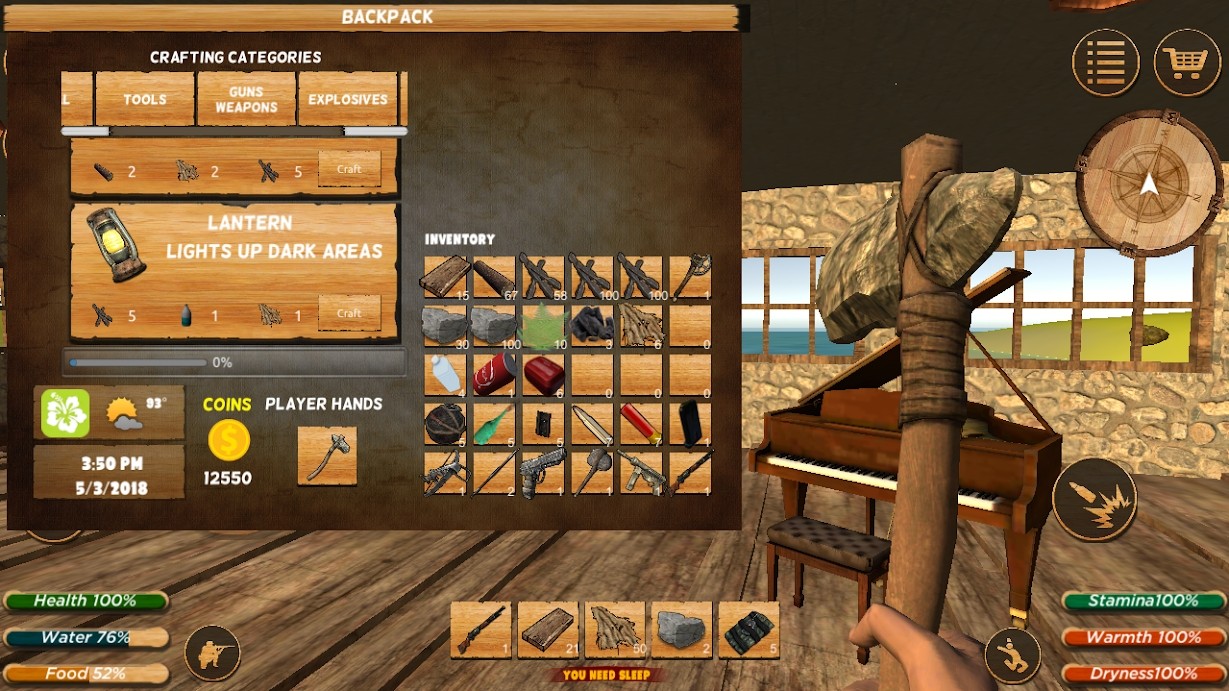
Task: Choose the pistol in the inventory
Action: tap(544, 472)
